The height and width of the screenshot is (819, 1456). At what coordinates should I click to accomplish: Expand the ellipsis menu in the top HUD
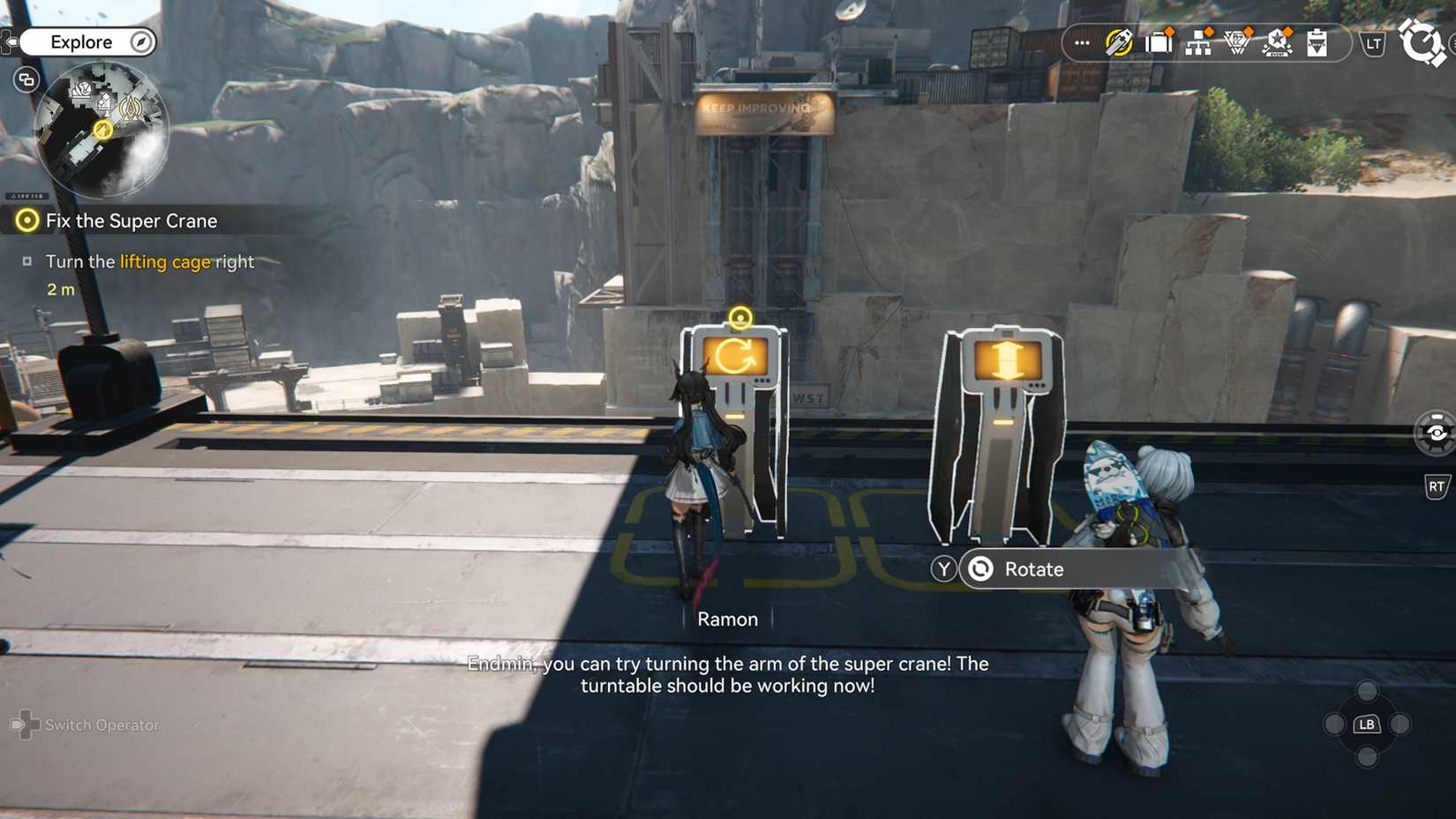[x=1080, y=41]
